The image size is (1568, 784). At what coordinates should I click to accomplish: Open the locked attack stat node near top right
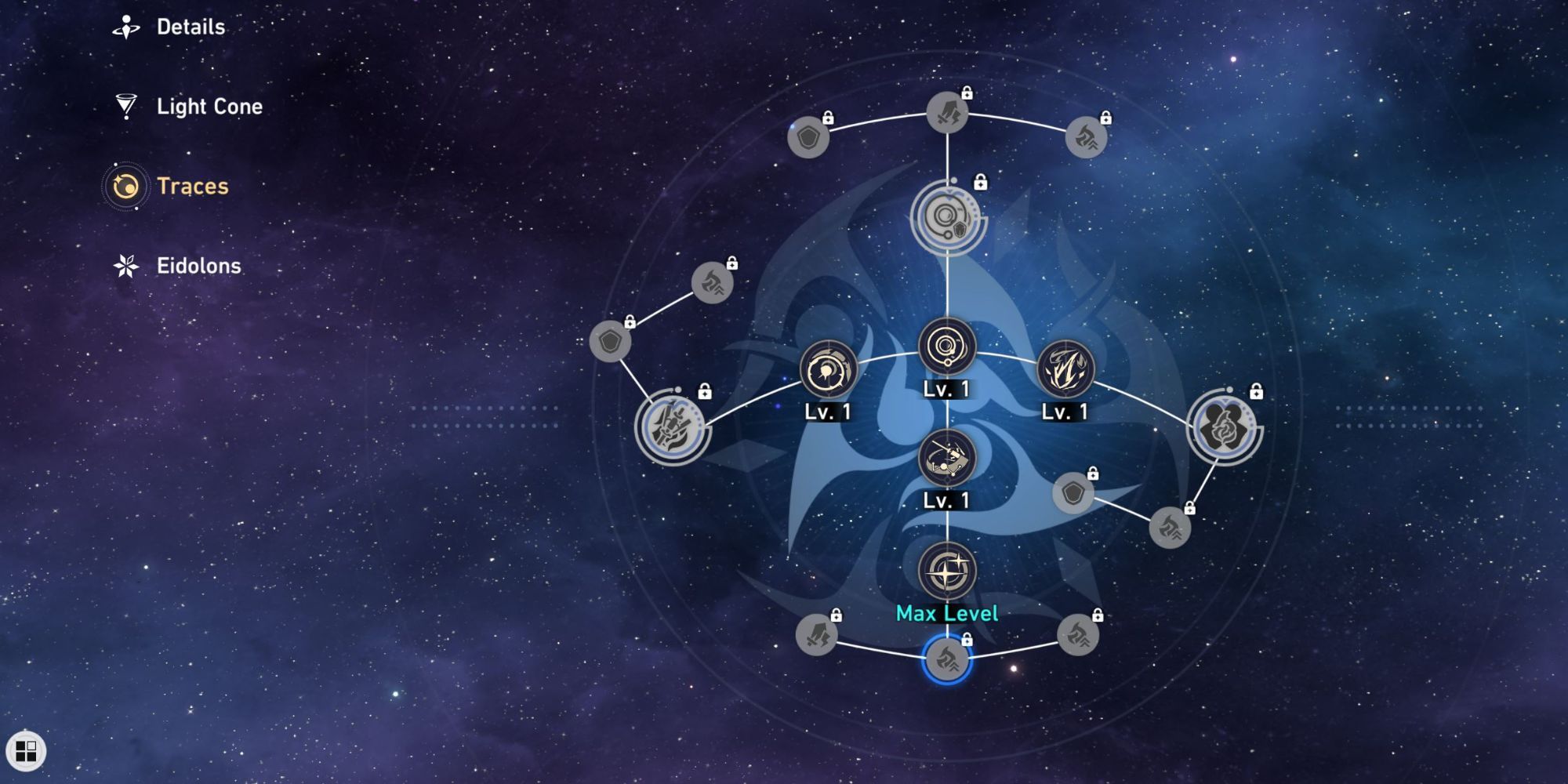click(1084, 139)
